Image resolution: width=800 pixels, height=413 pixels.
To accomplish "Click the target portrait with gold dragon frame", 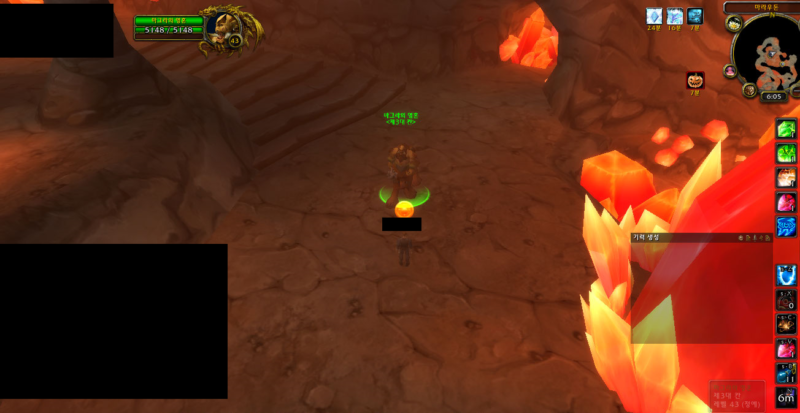I will 221,27.
